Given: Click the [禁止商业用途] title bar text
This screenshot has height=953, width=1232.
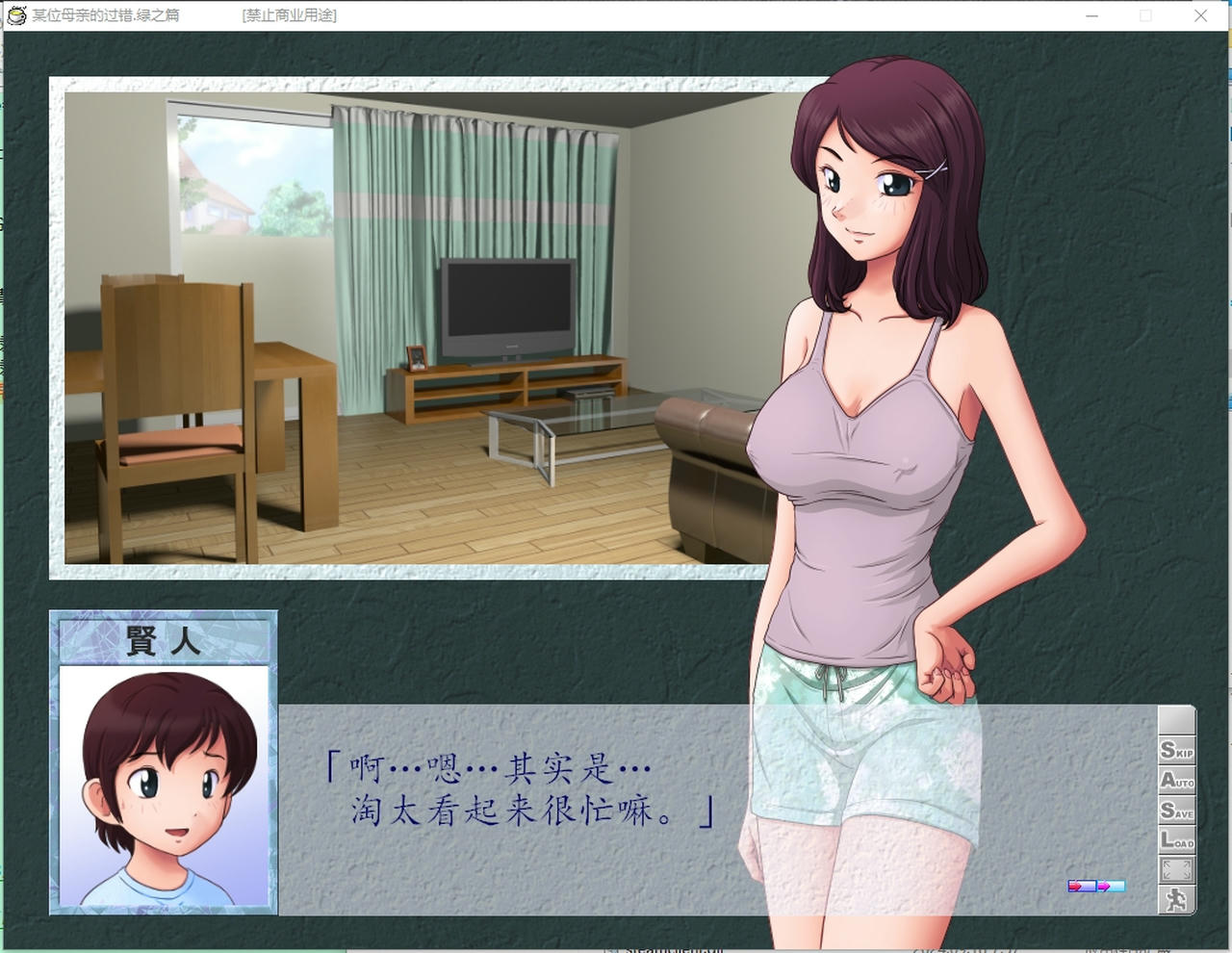Looking at the screenshot, I should coord(290,15).
